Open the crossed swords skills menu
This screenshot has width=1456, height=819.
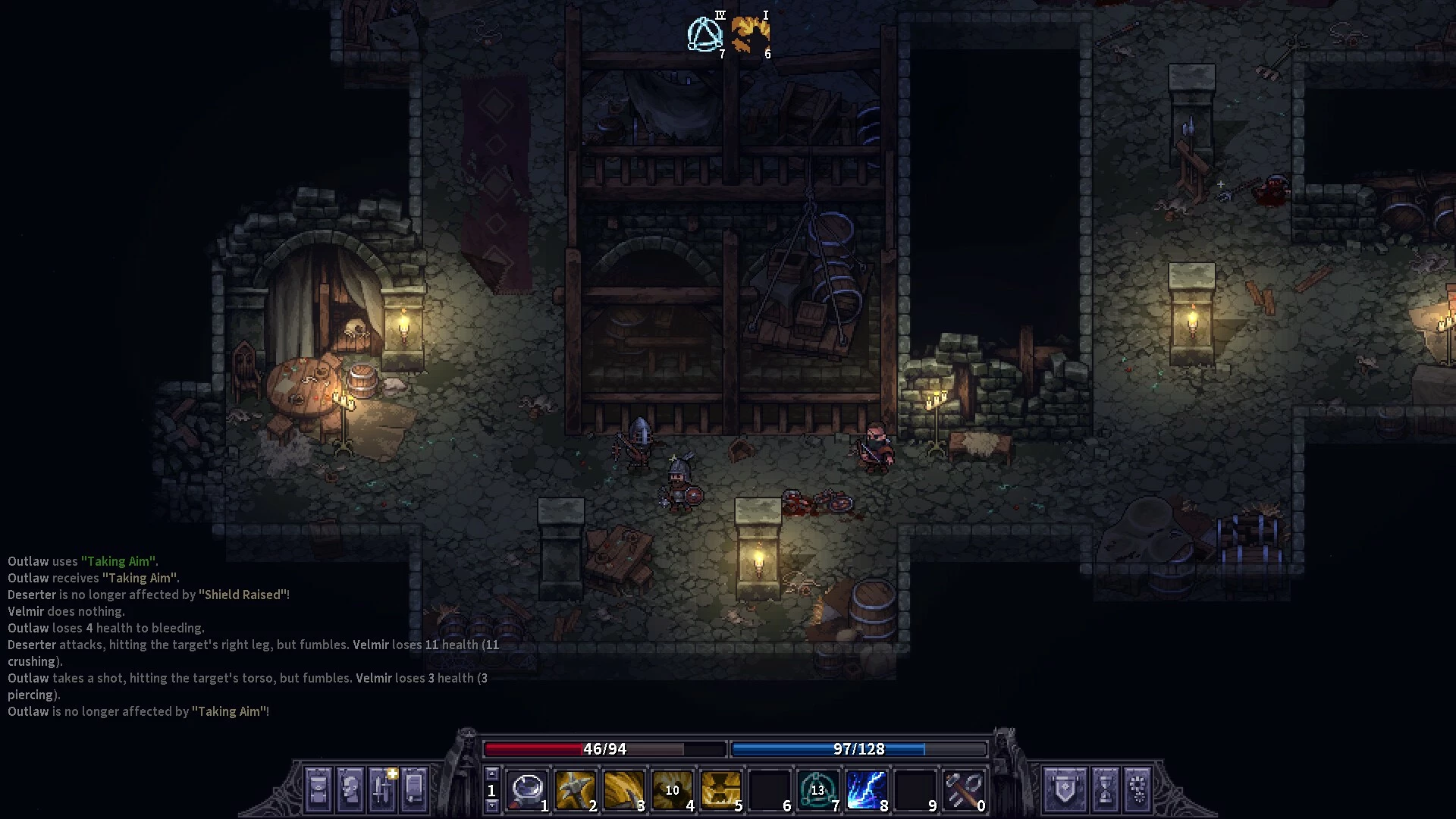tap(382, 789)
